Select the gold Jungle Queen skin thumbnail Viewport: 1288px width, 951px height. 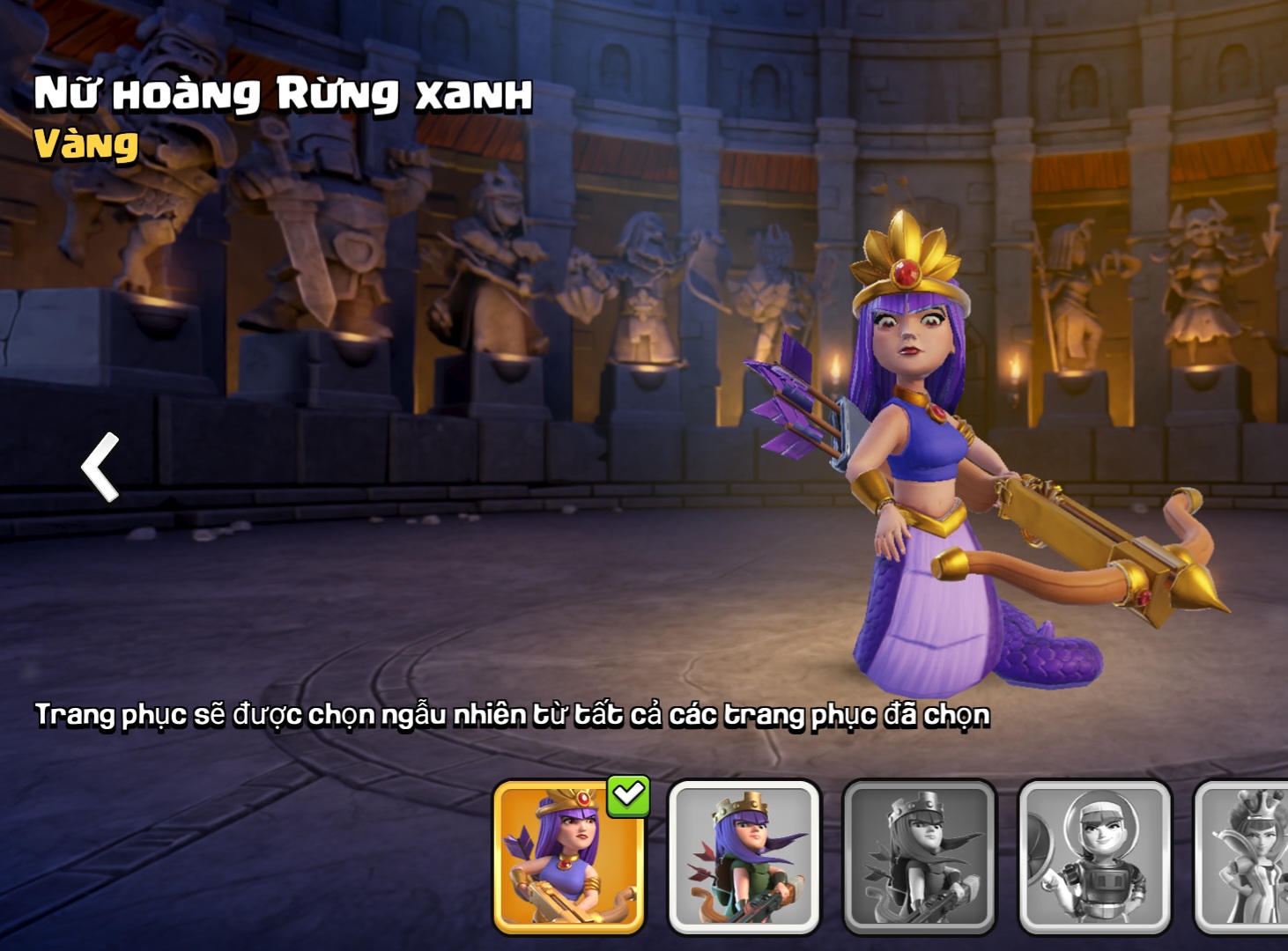(x=568, y=859)
